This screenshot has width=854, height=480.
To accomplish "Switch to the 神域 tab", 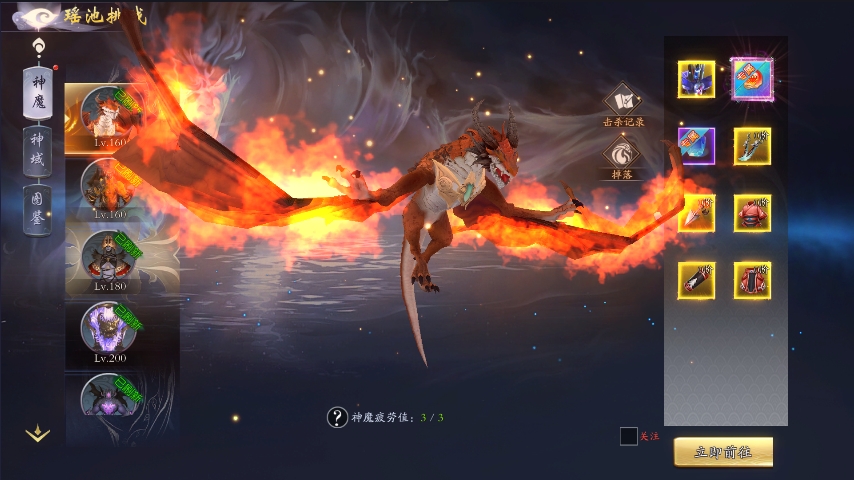I will [38, 152].
